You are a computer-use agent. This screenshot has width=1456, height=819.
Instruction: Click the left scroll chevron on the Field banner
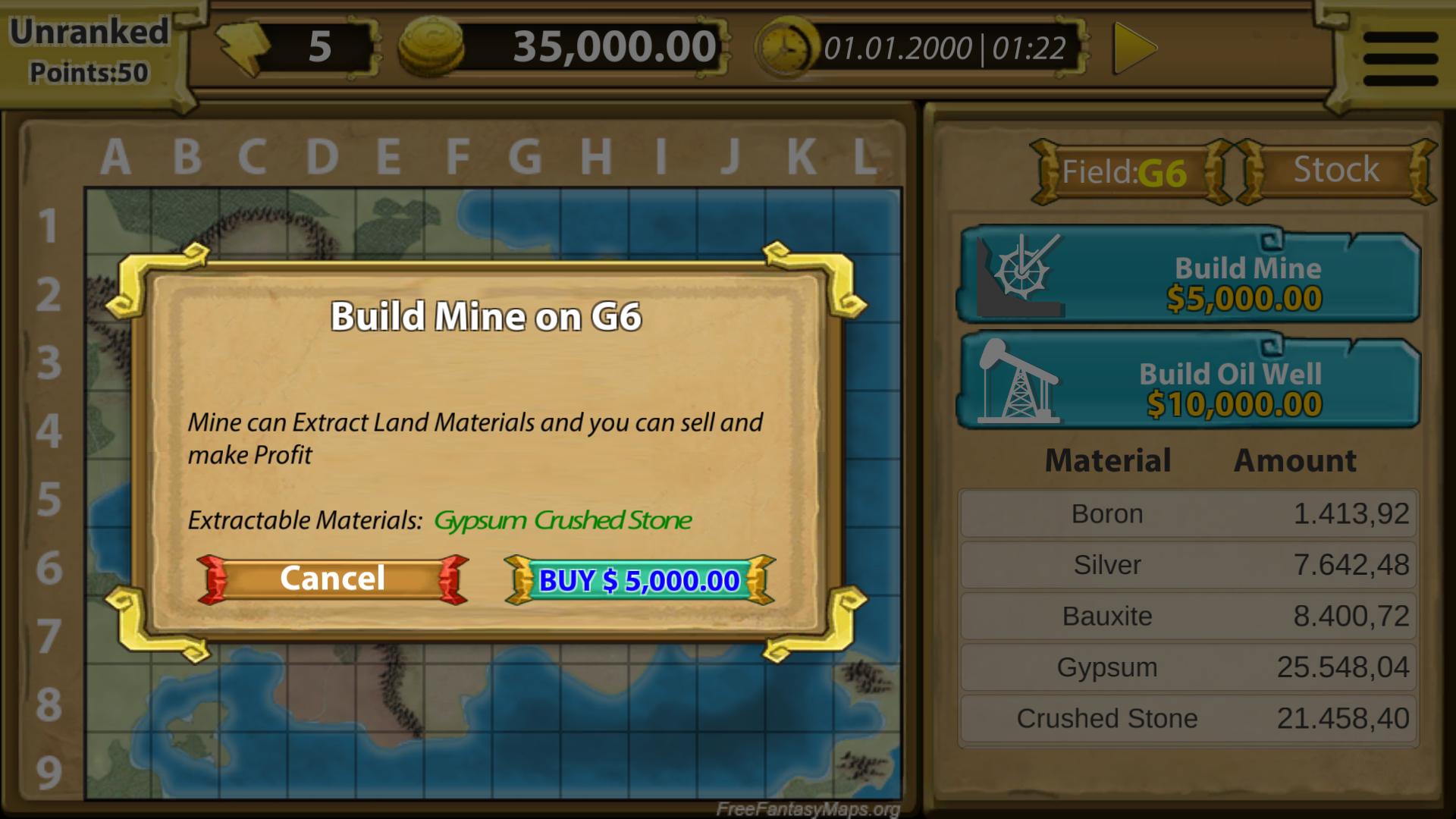1045,170
